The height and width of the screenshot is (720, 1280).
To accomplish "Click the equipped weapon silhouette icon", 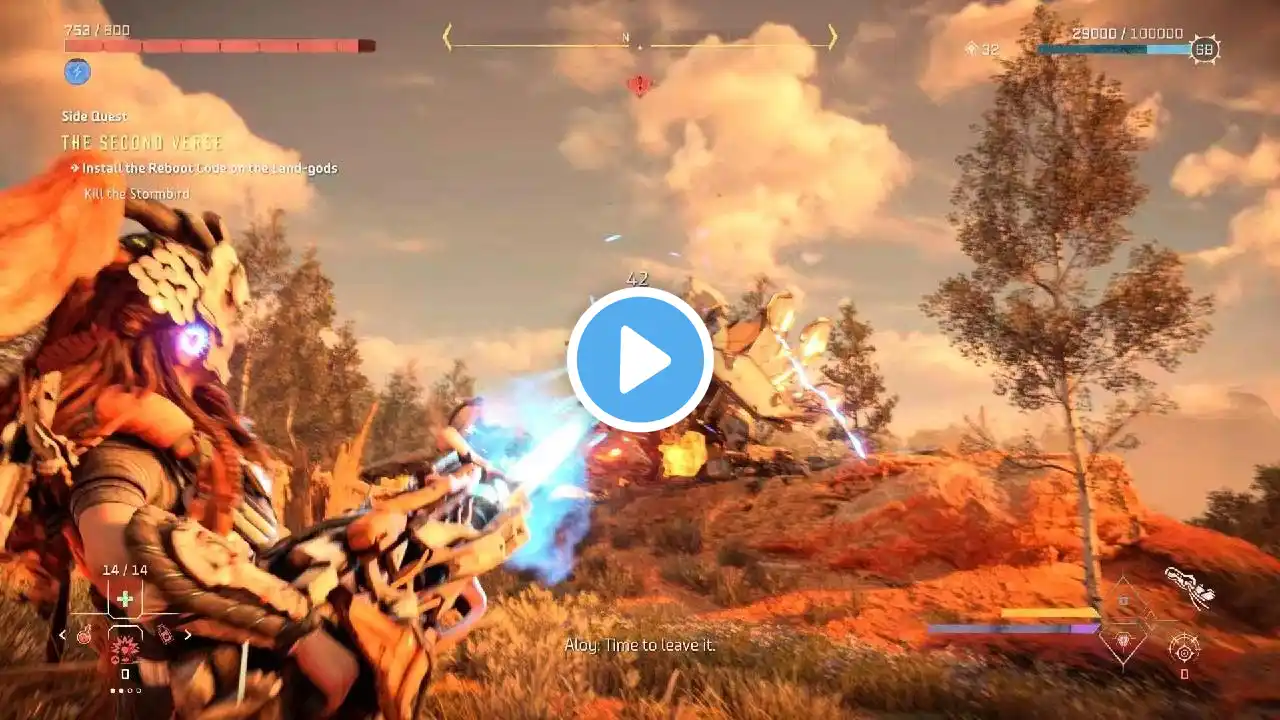I will (x=1189, y=587).
